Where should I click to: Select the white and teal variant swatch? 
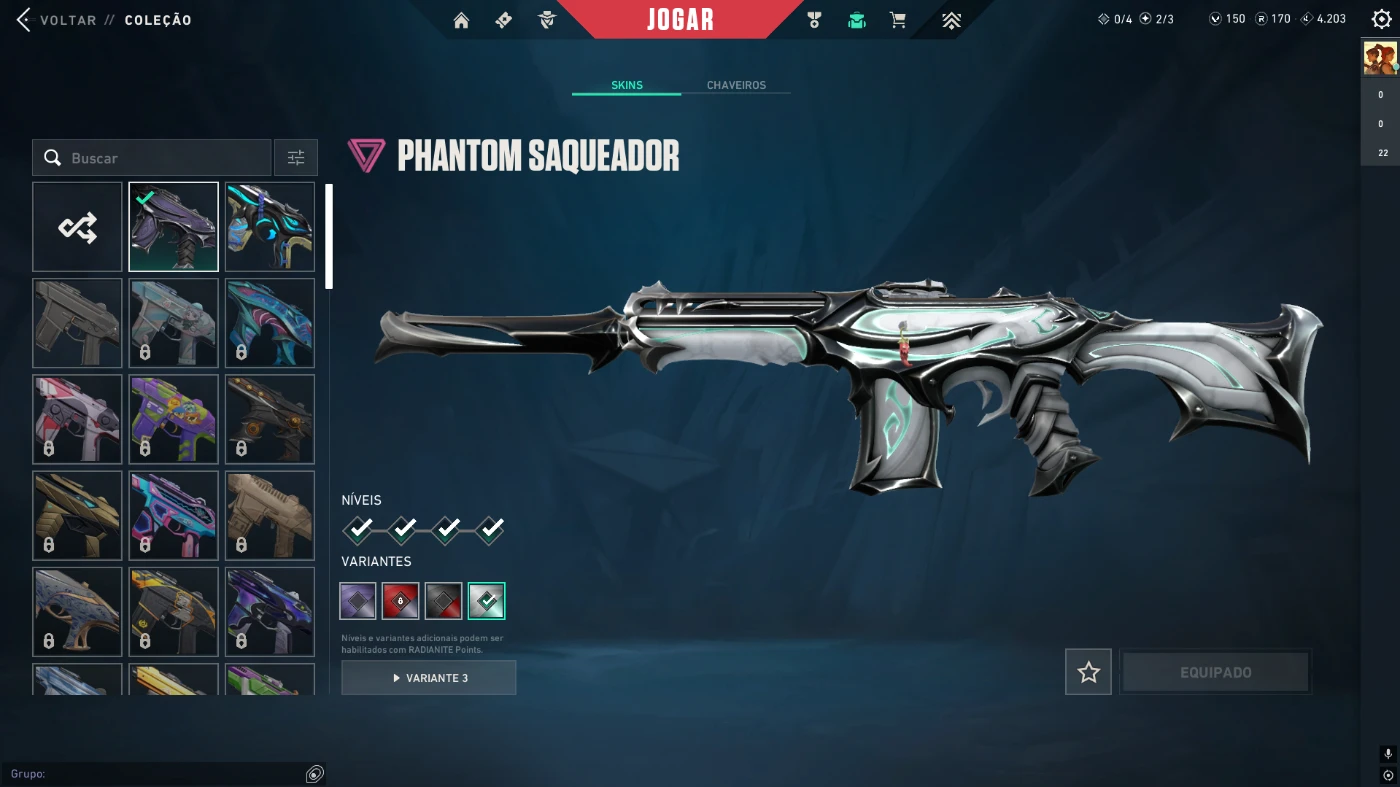tap(487, 601)
